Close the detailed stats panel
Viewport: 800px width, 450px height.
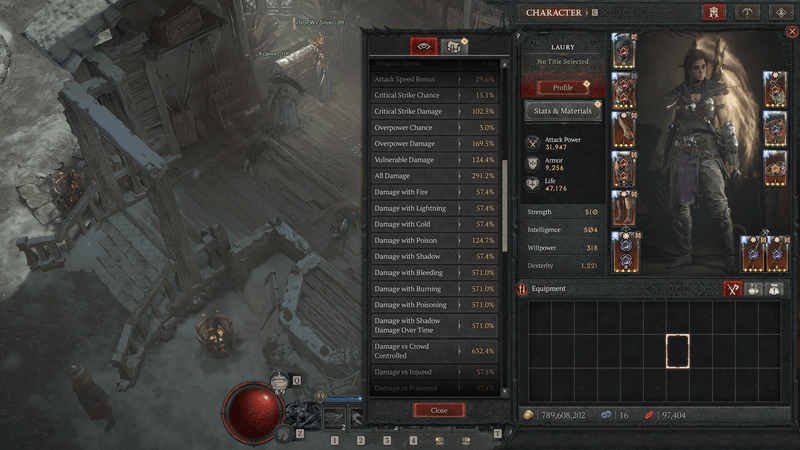click(x=439, y=410)
